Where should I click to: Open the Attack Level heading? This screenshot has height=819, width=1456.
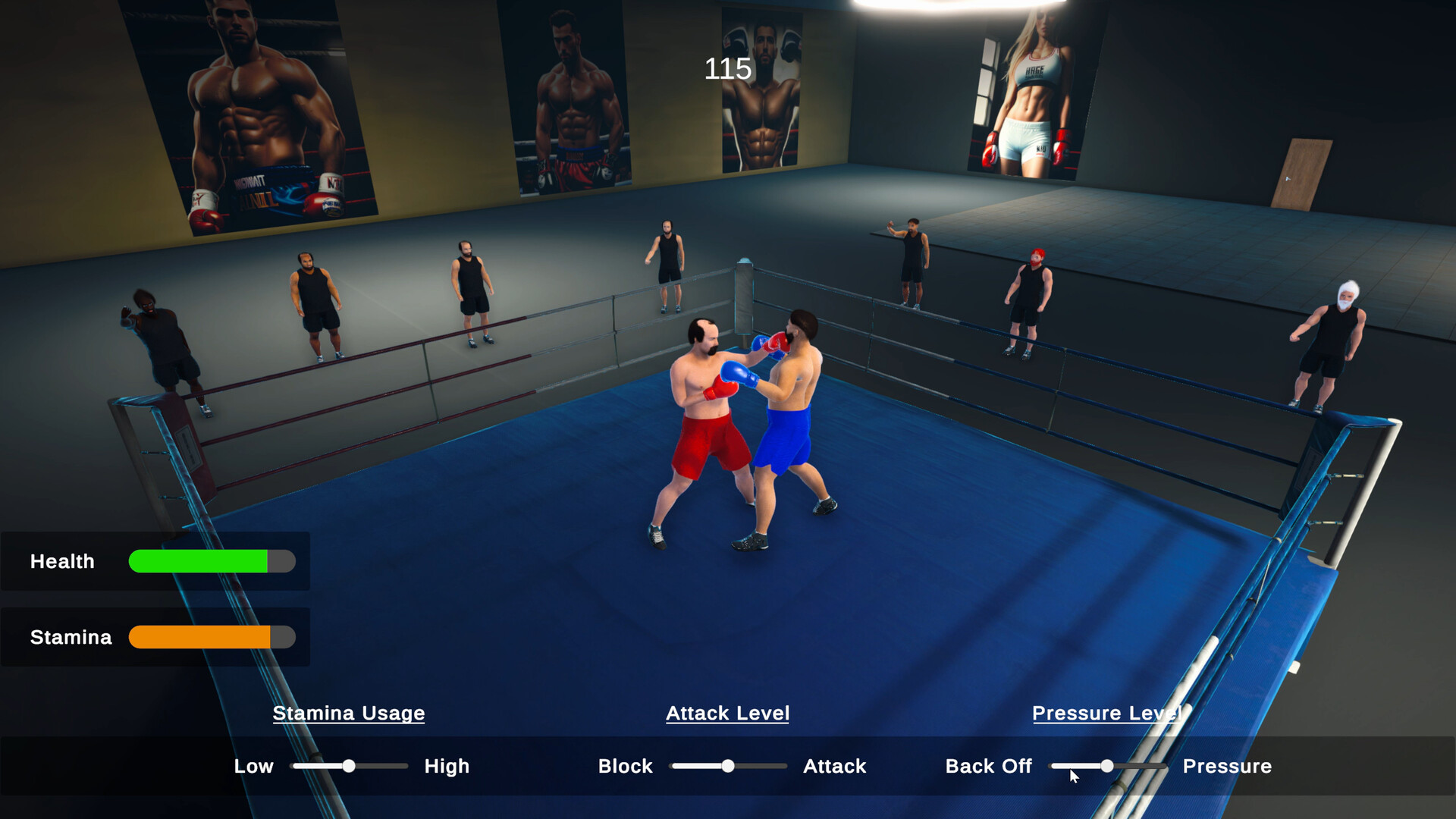[727, 713]
